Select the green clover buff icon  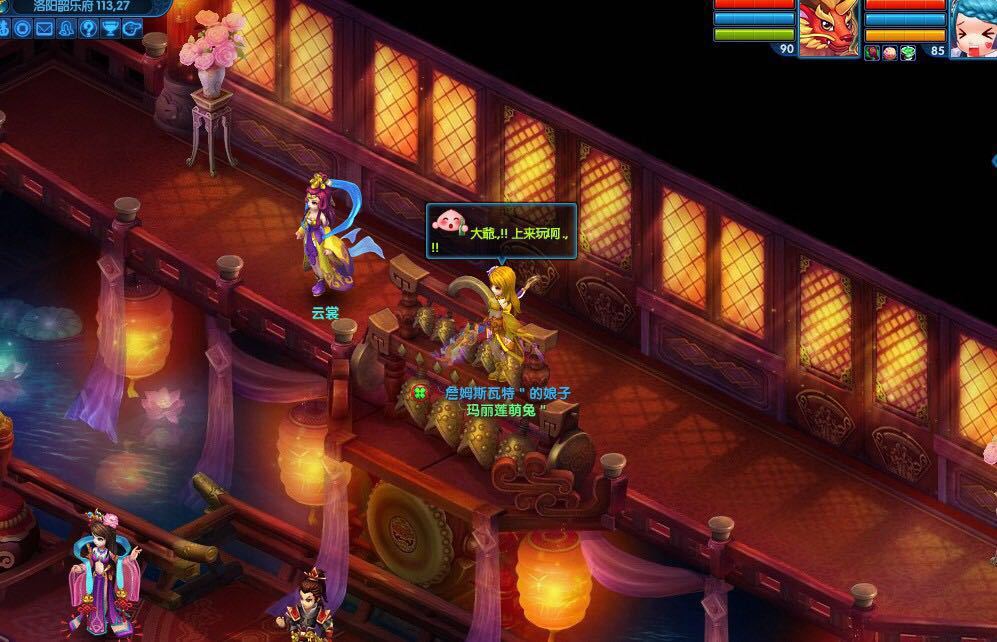coord(908,52)
